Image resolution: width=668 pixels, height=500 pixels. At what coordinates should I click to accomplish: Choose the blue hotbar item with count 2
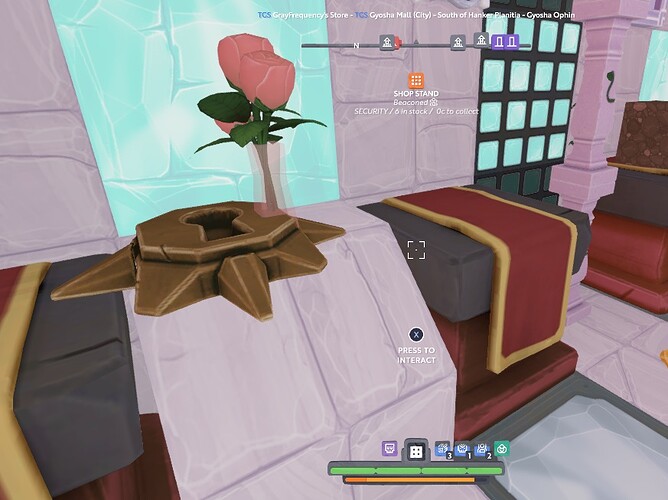[x=481, y=450]
